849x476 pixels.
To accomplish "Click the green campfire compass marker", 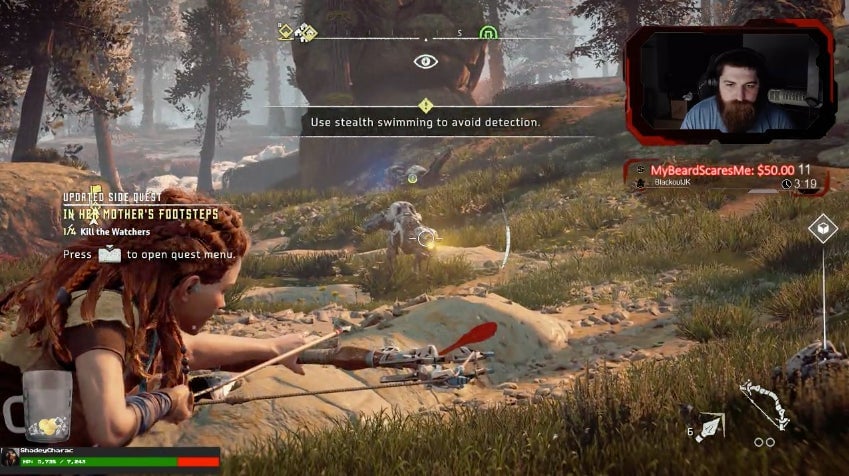I will 487,33.
